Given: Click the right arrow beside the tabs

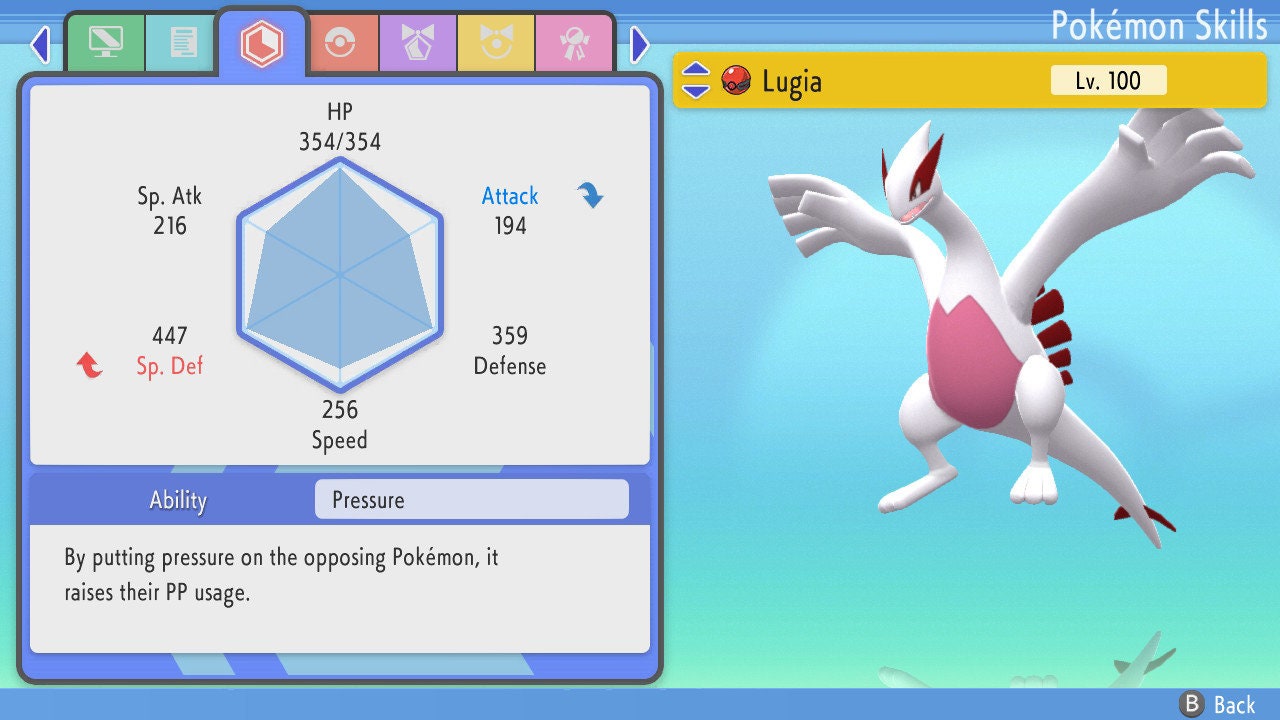Looking at the screenshot, I should [x=640, y=44].
